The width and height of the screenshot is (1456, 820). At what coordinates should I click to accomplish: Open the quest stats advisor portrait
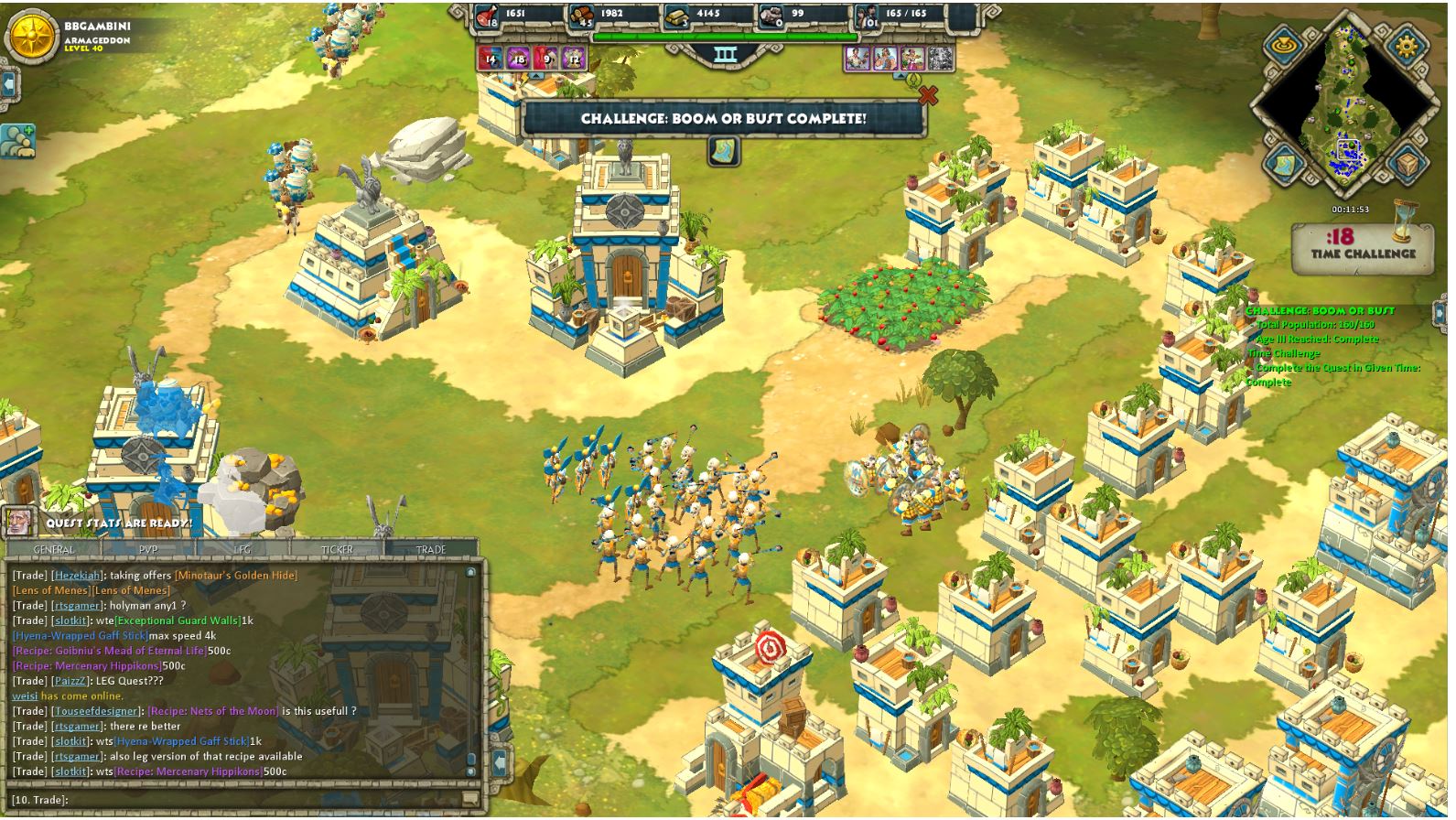[18, 523]
